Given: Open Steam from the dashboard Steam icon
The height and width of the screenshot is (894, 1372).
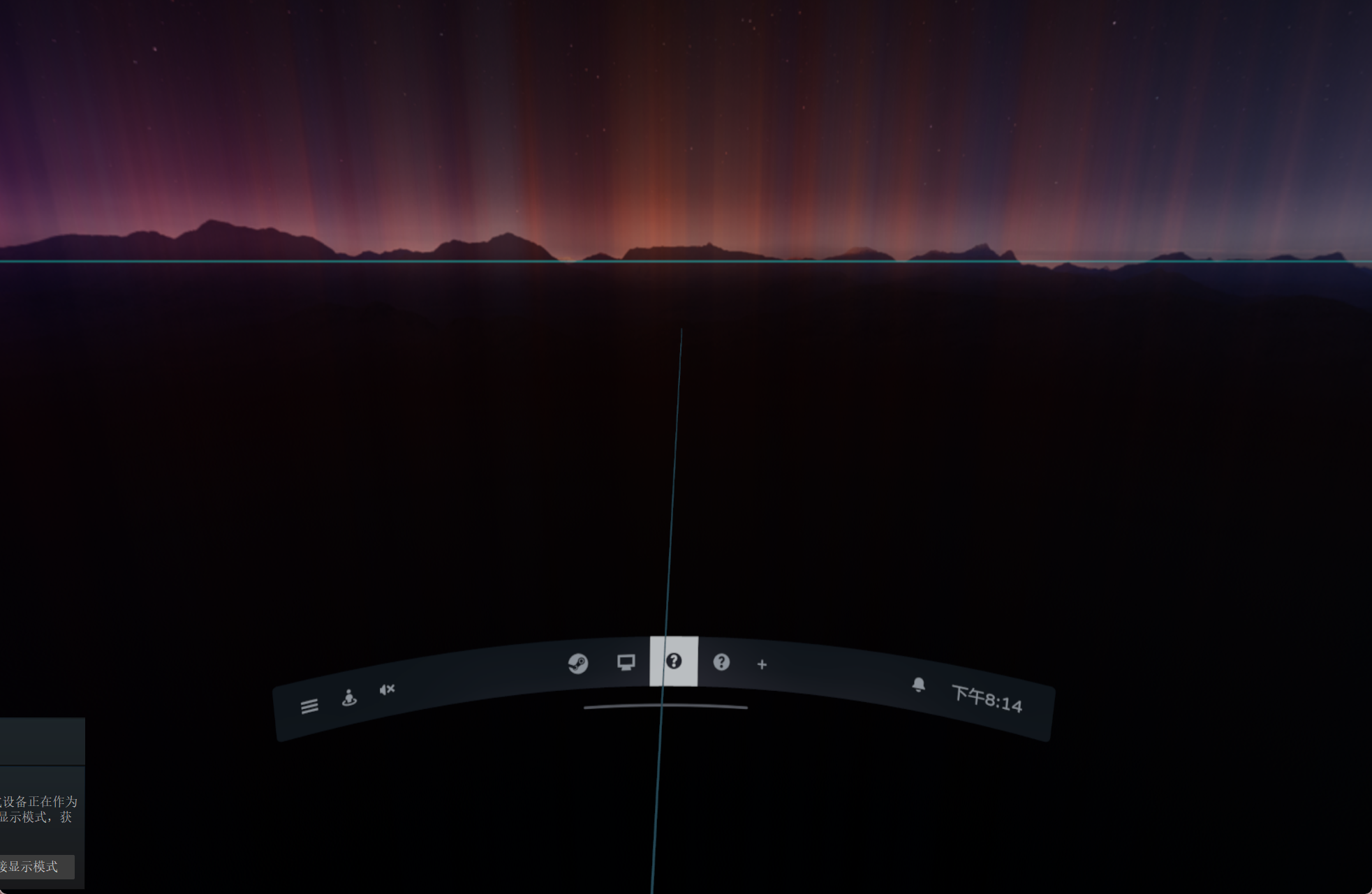Looking at the screenshot, I should click(578, 664).
